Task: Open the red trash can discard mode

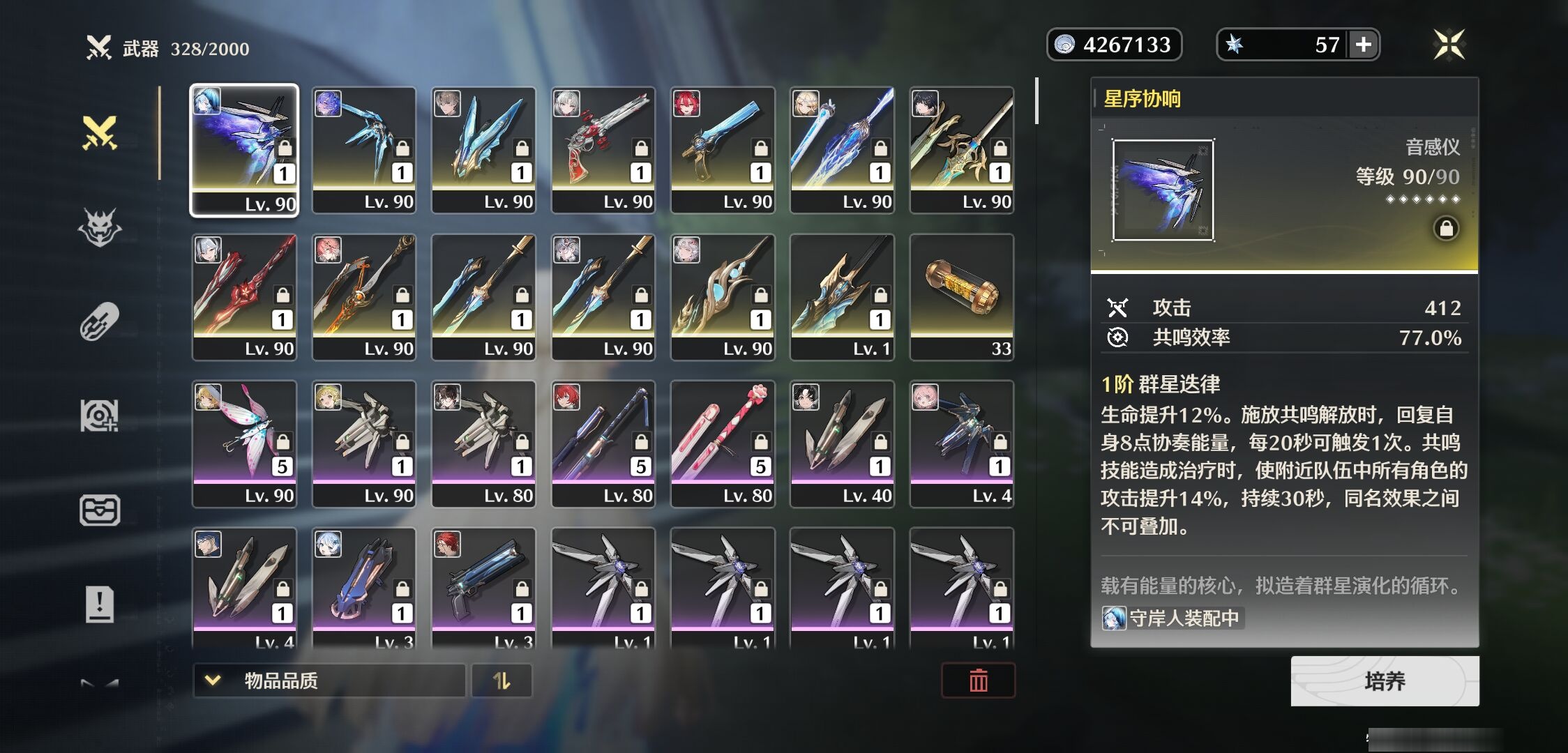Action: click(978, 680)
